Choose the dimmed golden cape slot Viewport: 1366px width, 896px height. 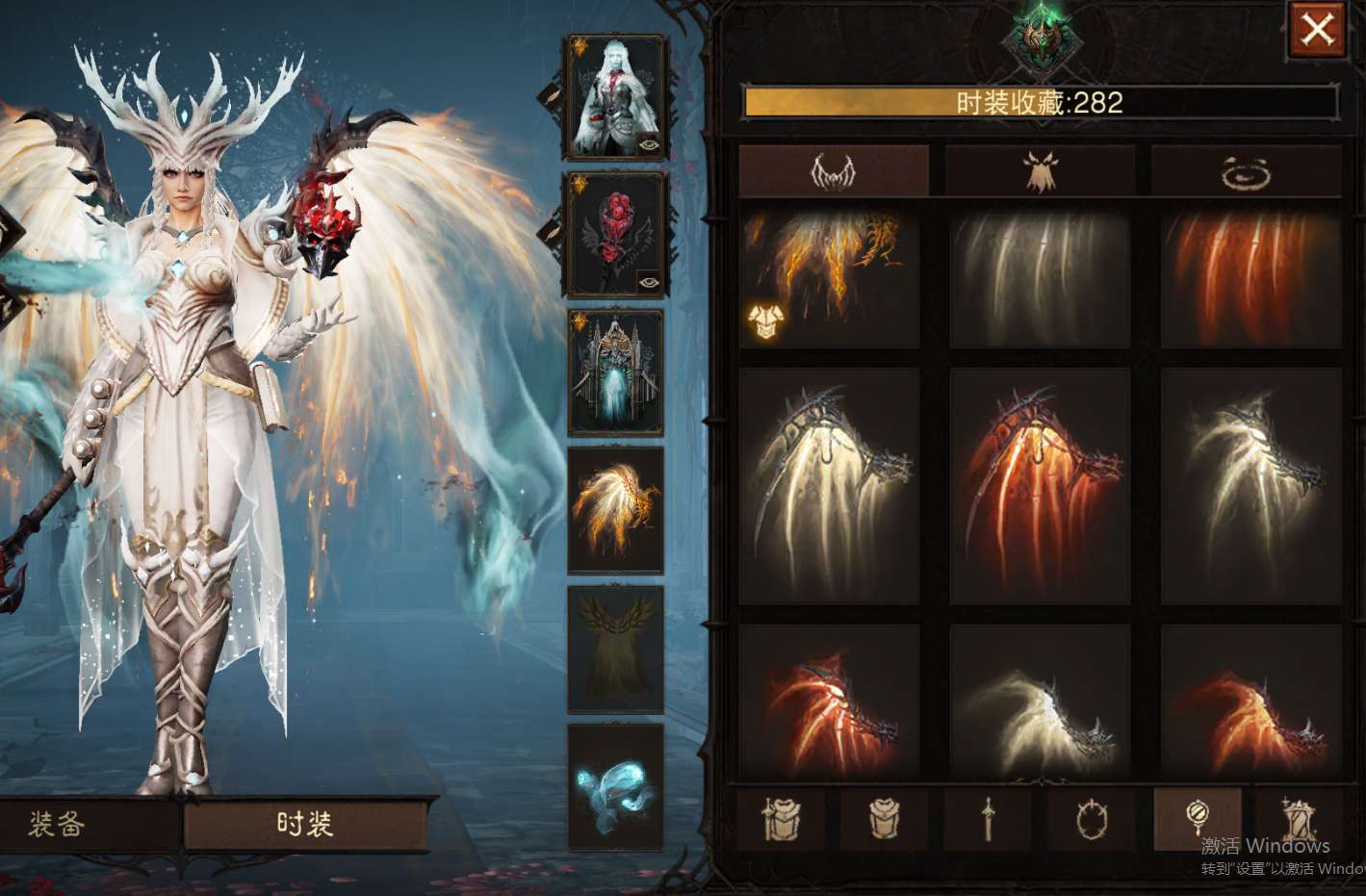point(616,649)
